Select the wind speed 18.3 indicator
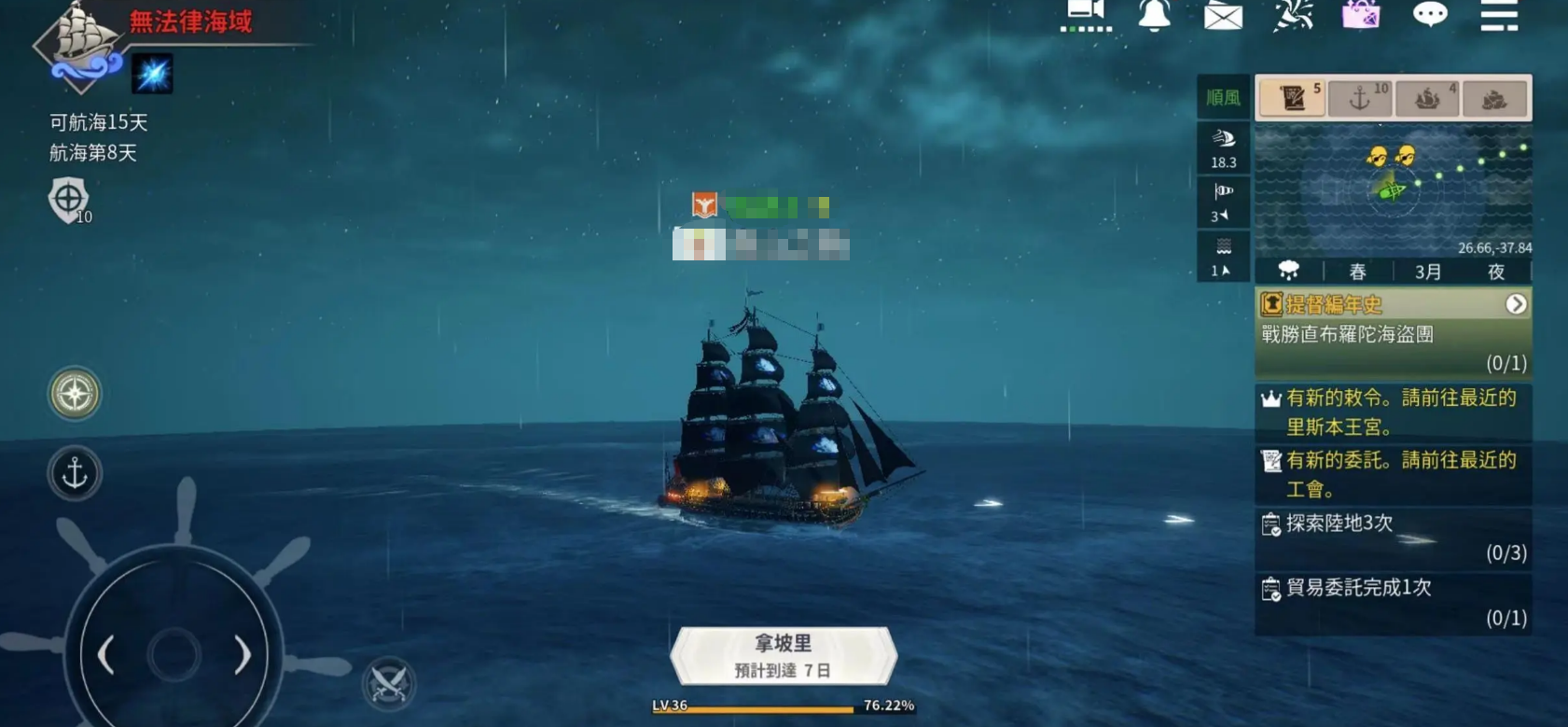Image resolution: width=1568 pixels, height=727 pixels. pyautogui.click(x=1223, y=145)
